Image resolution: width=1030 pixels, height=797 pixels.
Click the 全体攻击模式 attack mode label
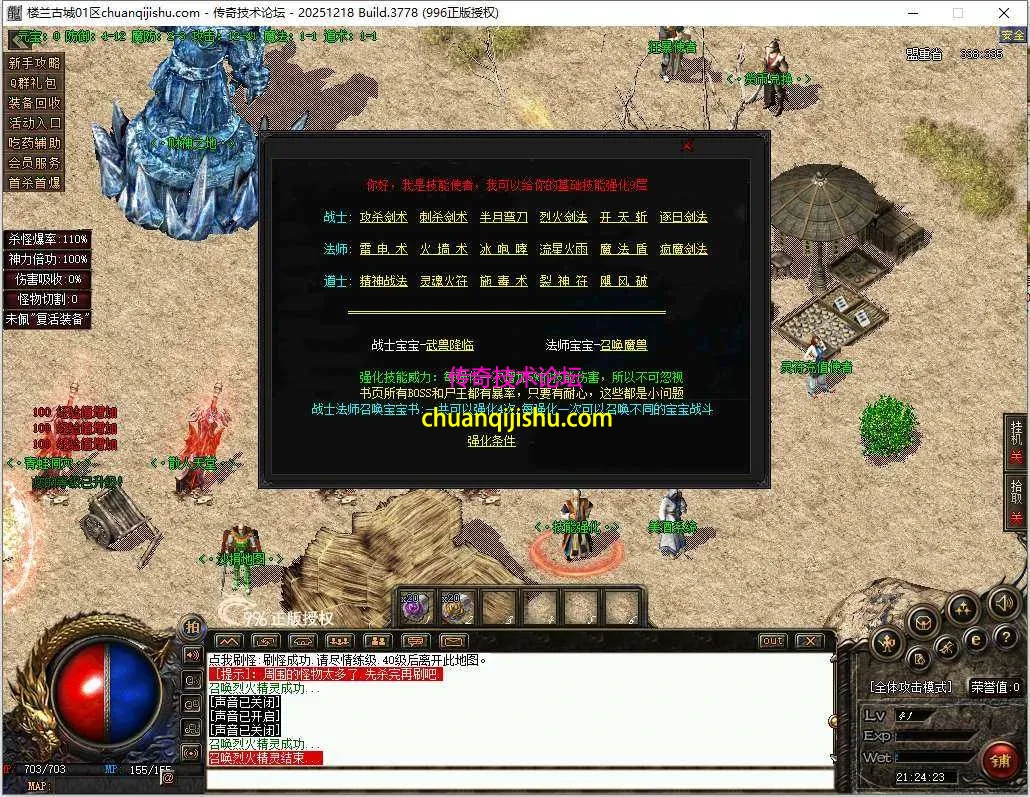[911, 687]
